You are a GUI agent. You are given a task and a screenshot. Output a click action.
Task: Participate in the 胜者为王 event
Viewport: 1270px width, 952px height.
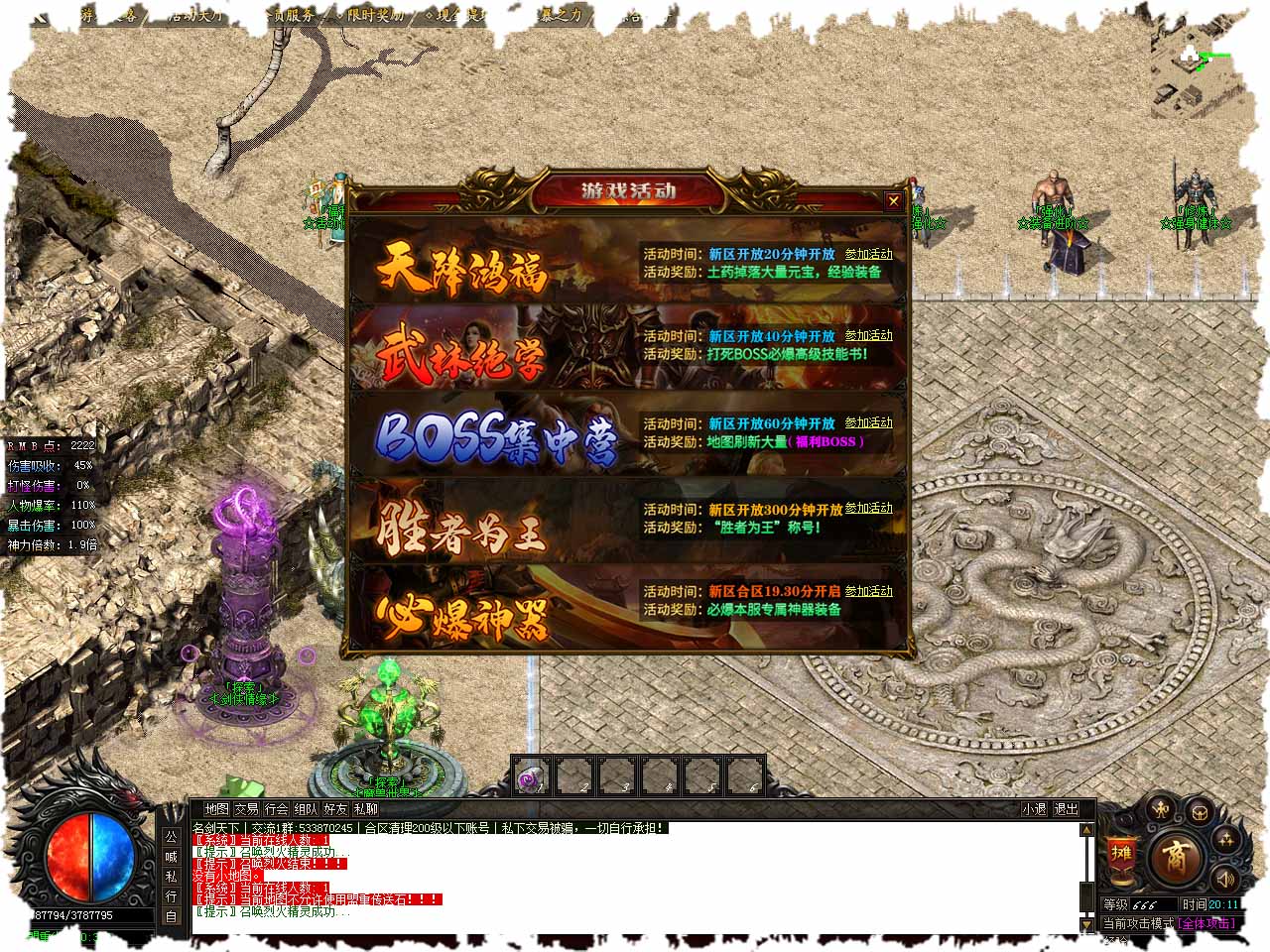(x=868, y=508)
